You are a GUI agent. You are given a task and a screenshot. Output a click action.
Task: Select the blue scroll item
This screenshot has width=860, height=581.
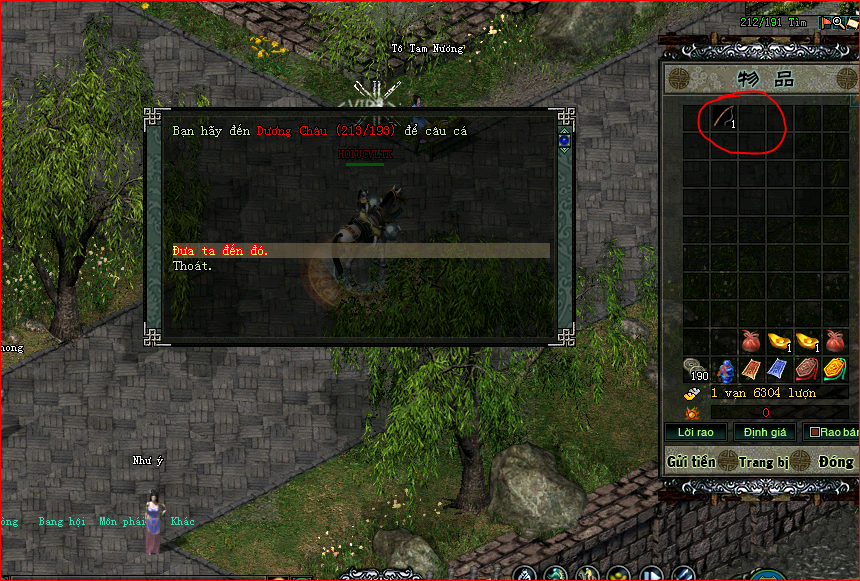(x=779, y=370)
